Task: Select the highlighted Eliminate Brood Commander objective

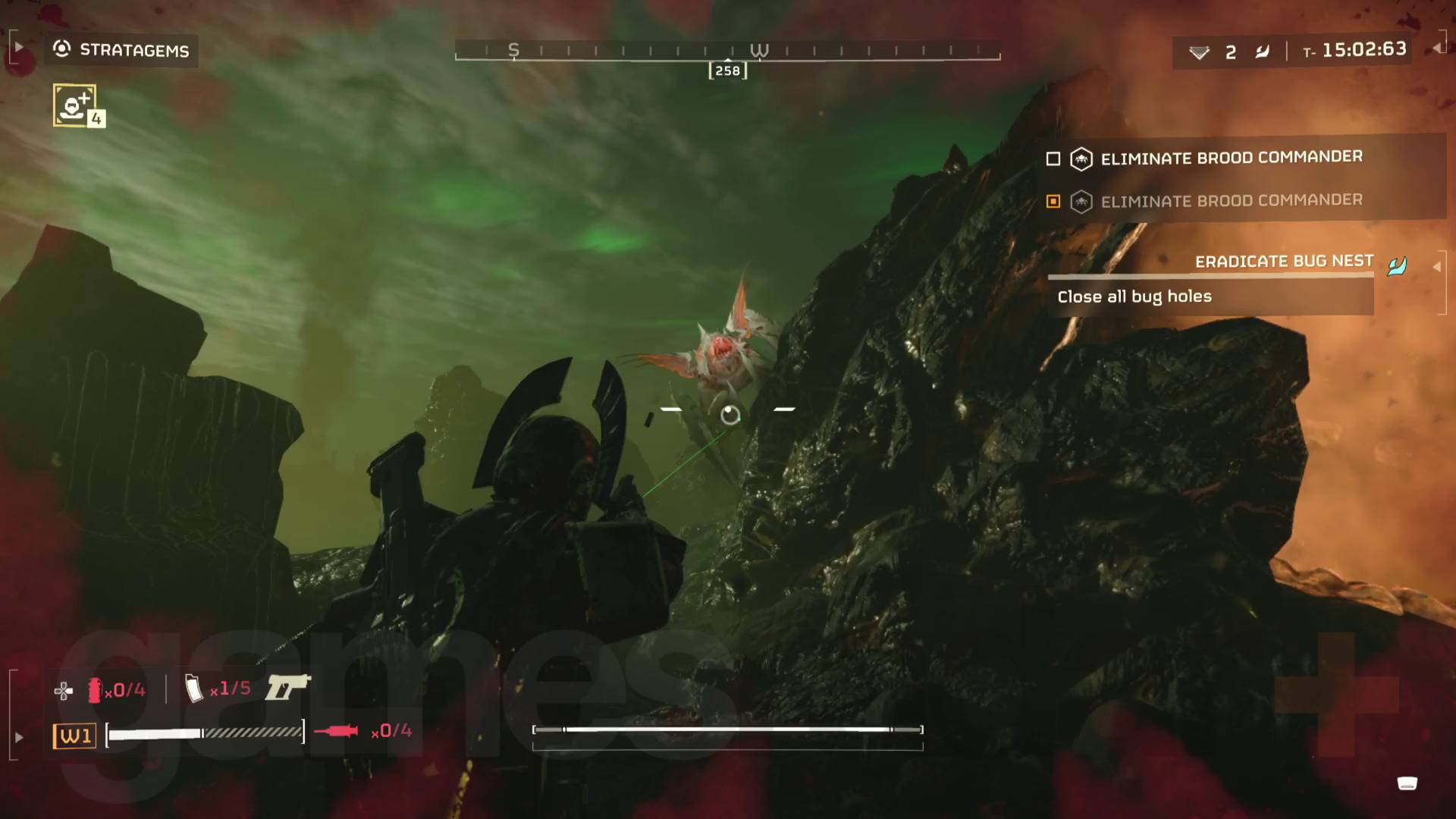Action: 1230,201
